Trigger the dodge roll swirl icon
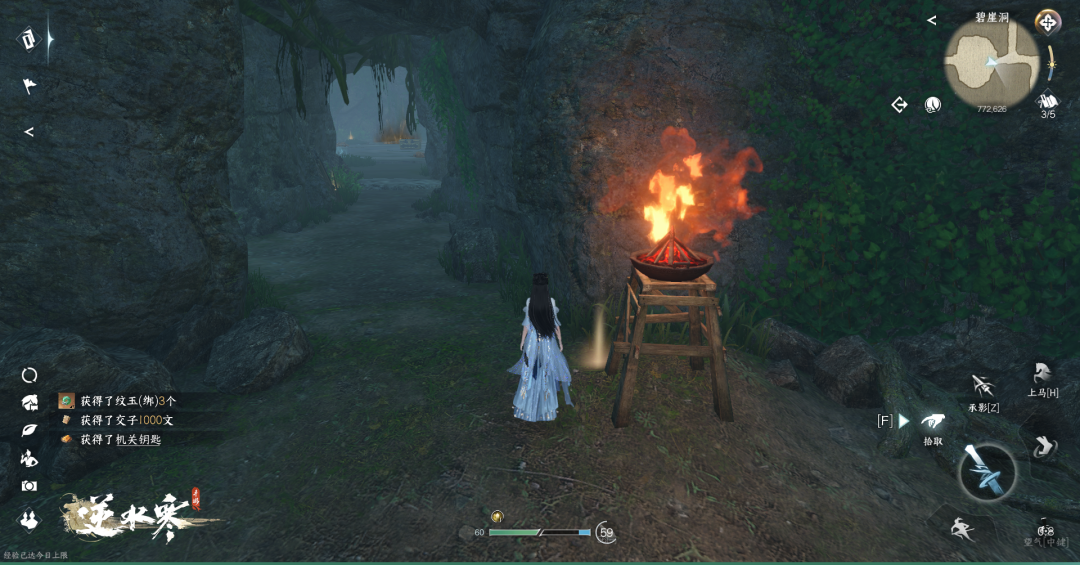The width and height of the screenshot is (1080, 565). pyautogui.click(x=1043, y=446)
